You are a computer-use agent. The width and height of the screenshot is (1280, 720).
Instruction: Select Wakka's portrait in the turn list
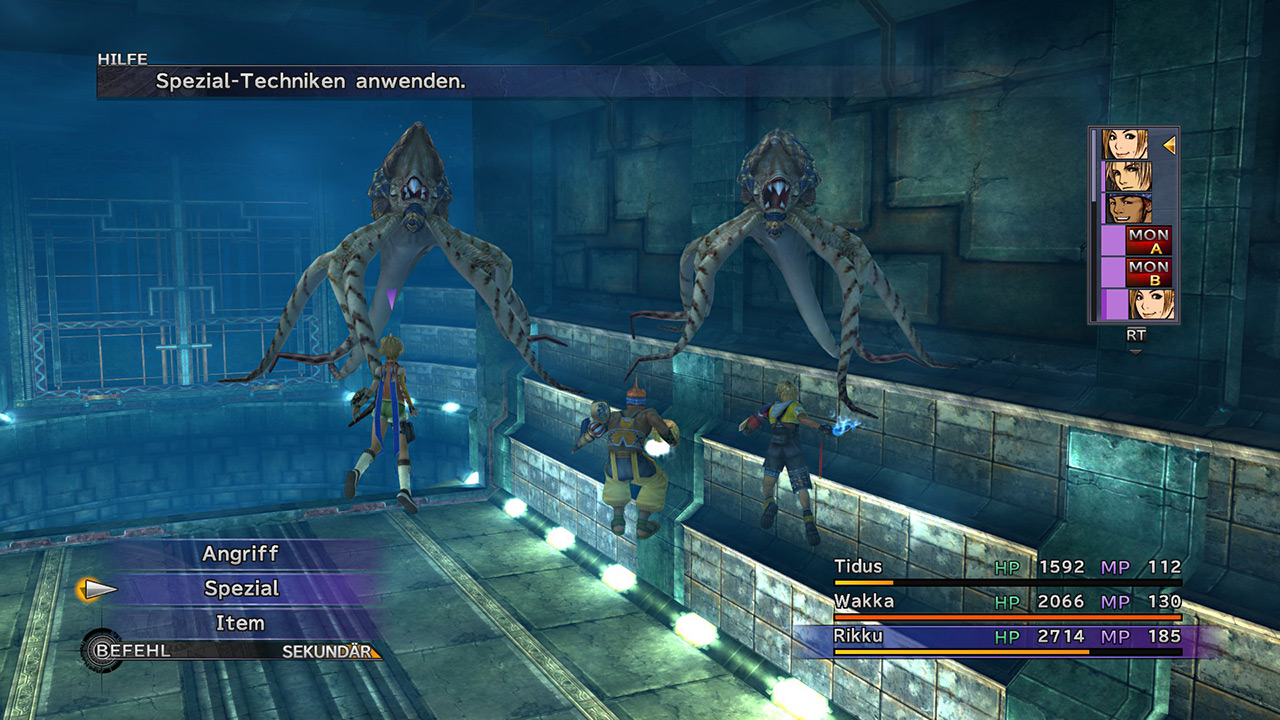click(x=1126, y=208)
